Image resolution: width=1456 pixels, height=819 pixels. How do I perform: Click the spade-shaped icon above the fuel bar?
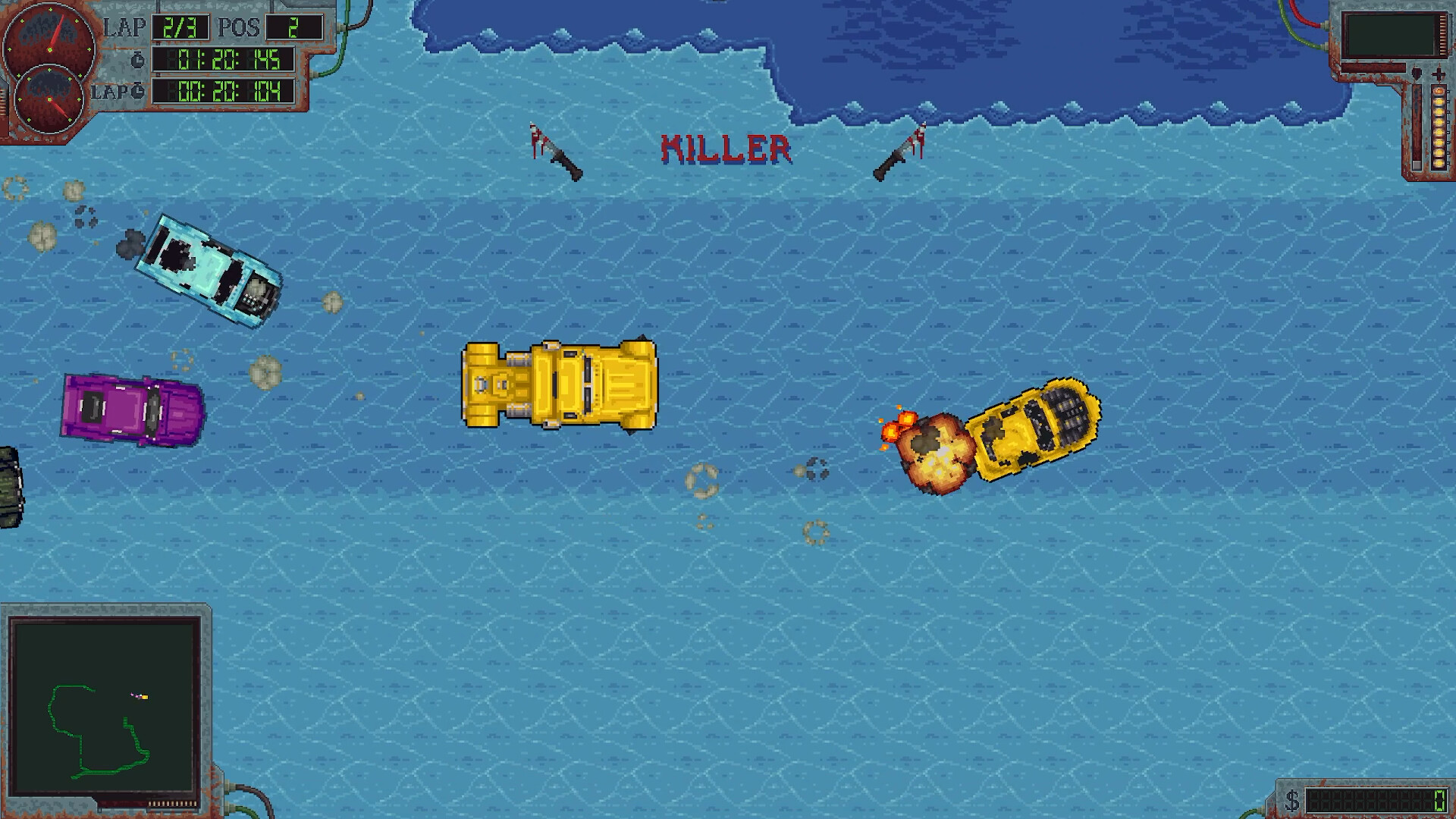tap(1417, 73)
